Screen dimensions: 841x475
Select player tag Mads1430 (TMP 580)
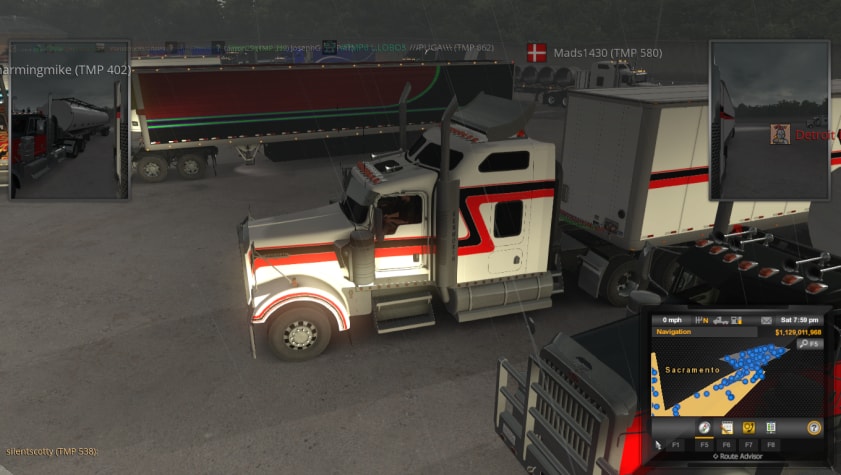pos(594,52)
